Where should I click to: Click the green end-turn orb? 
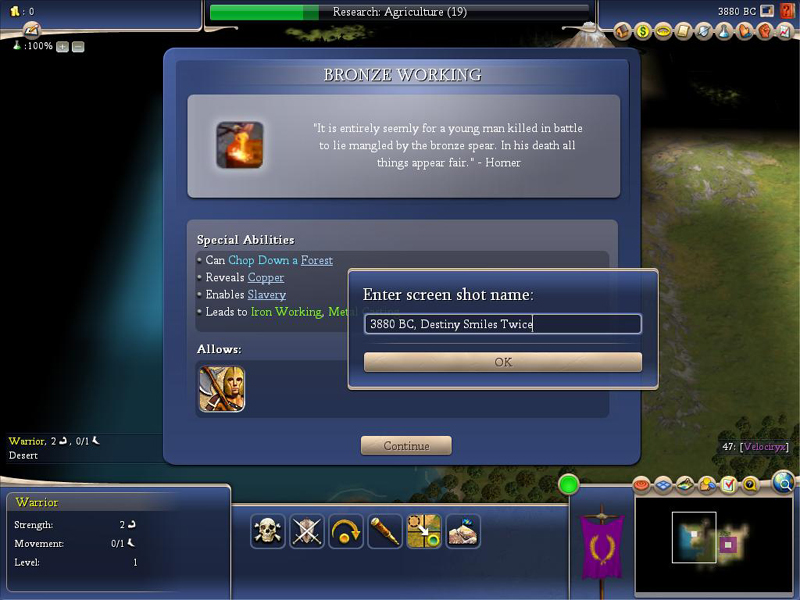point(569,485)
